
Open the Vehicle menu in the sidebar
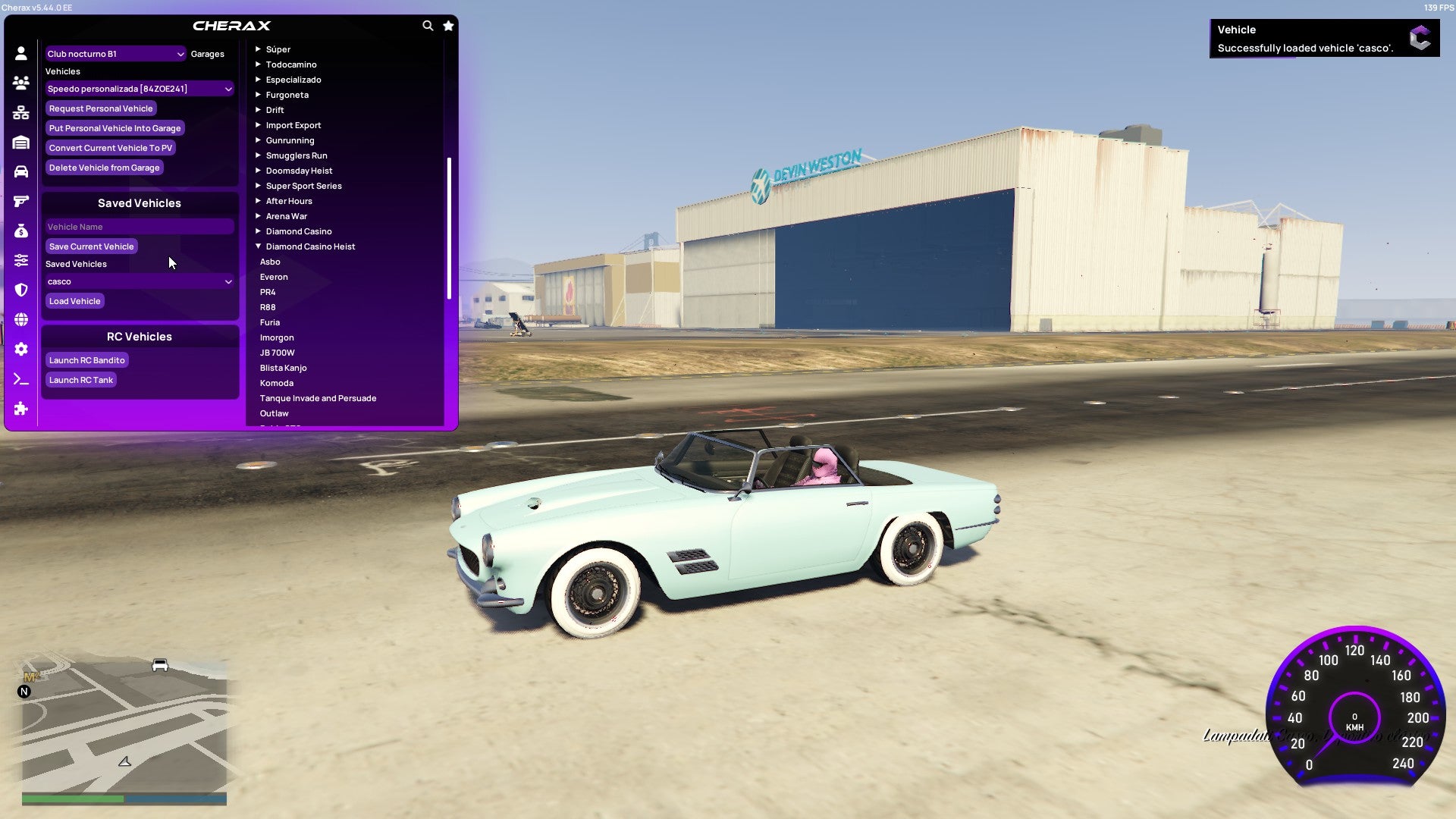(x=21, y=171)
